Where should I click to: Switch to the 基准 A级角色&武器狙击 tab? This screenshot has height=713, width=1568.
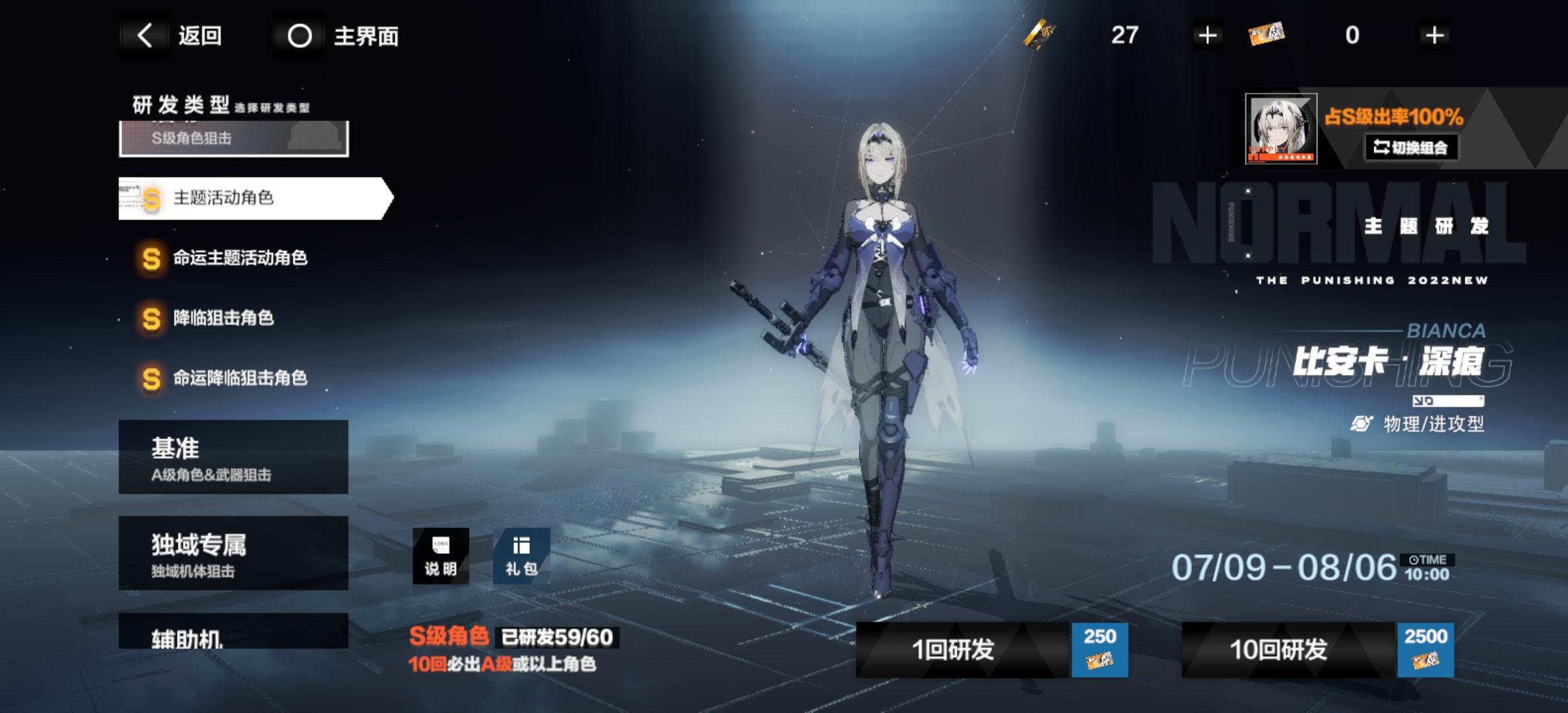coord(232,457)
